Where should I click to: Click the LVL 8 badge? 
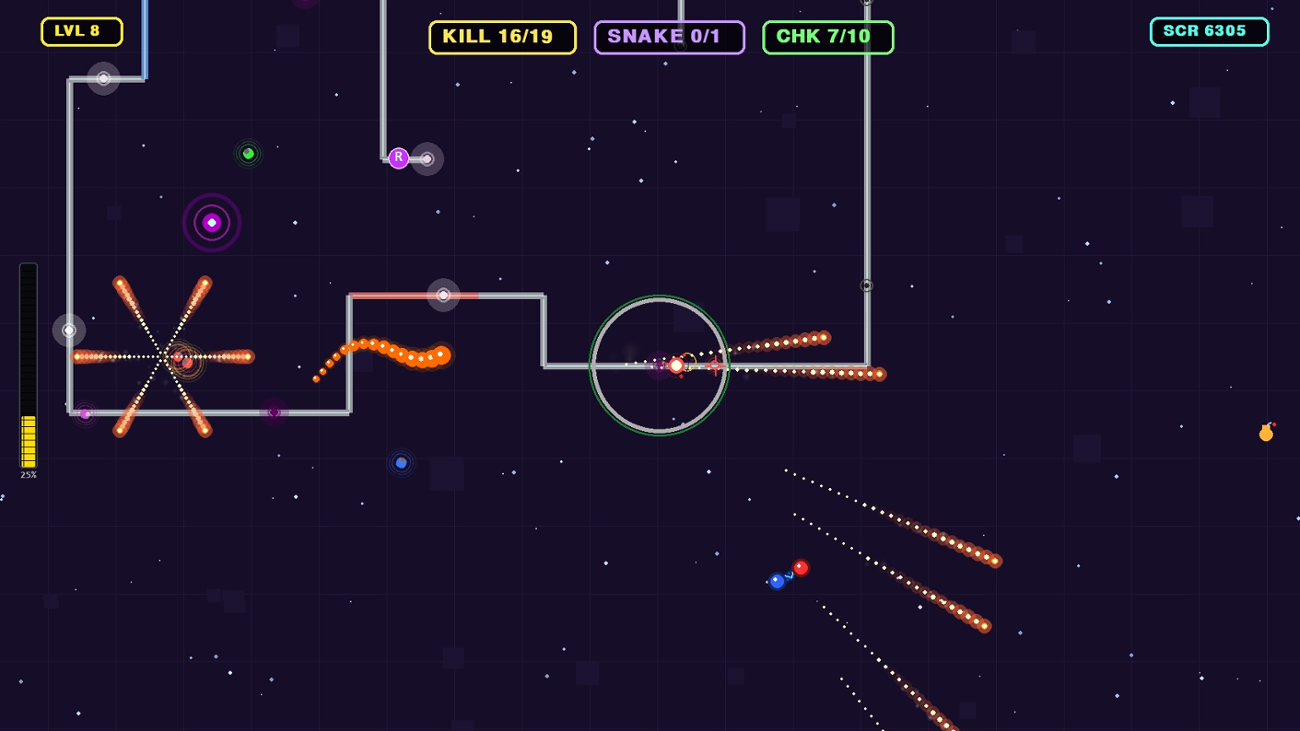pyautogui.click(x=80, y=31)
